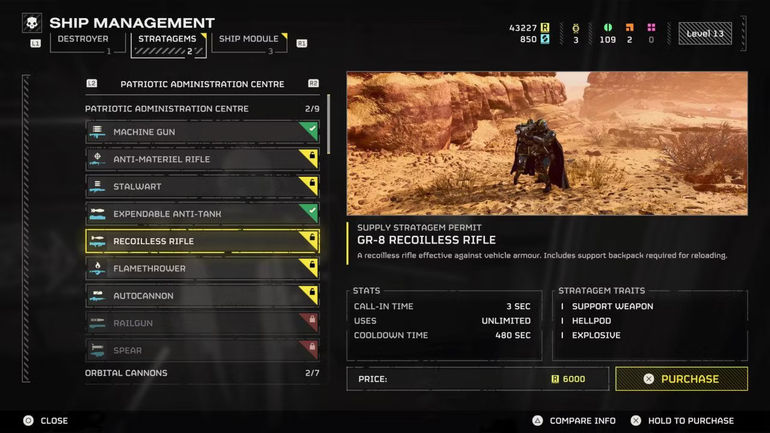The height and width of the screenshot is (433, 770).
Task: Select the Stalwart stratagem row
Action: coord(202,186)
